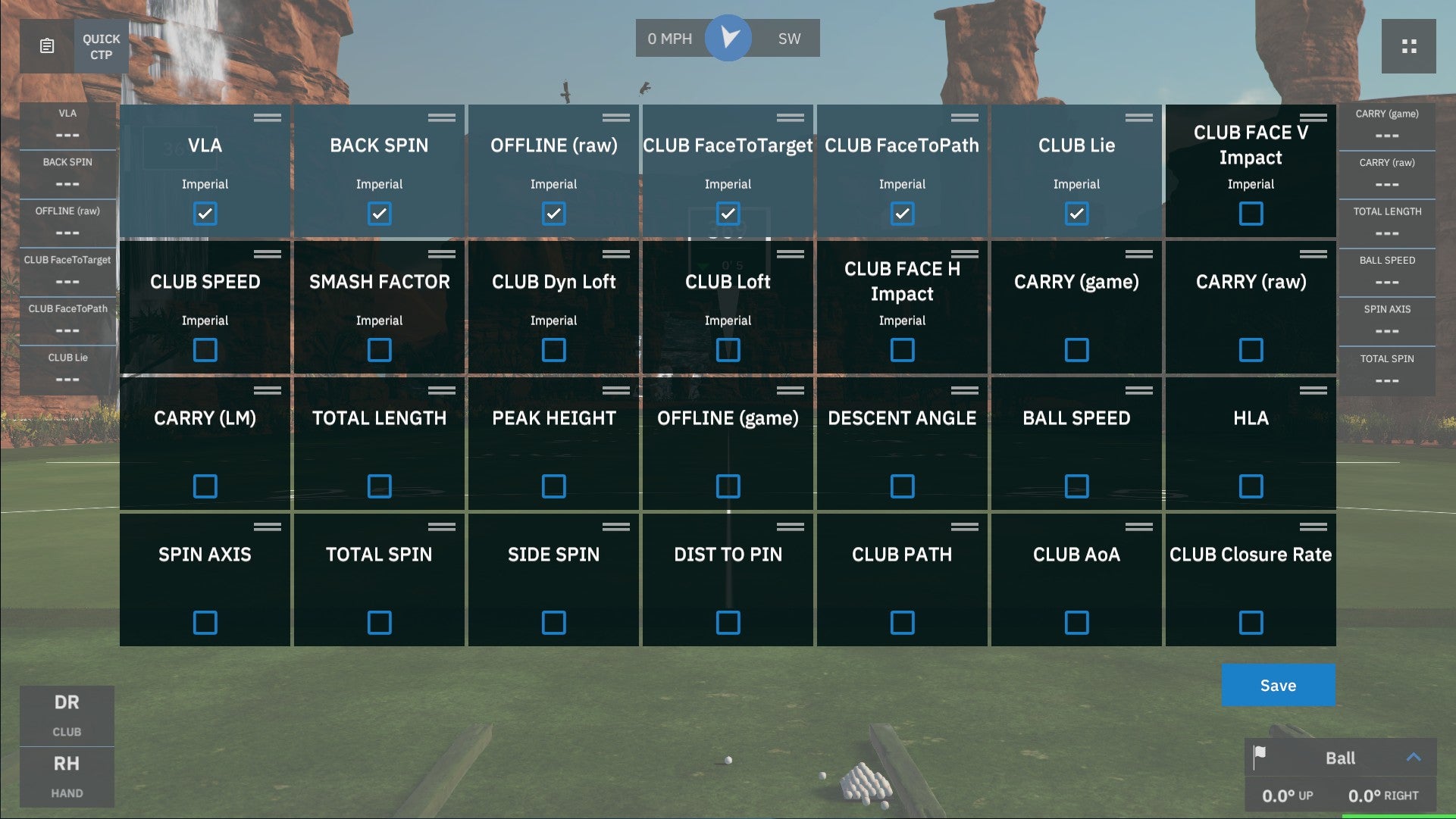Enable the TOTAL SPIN checkbox
Viewport: 1456px width, 819px height.
click(380, 623)
